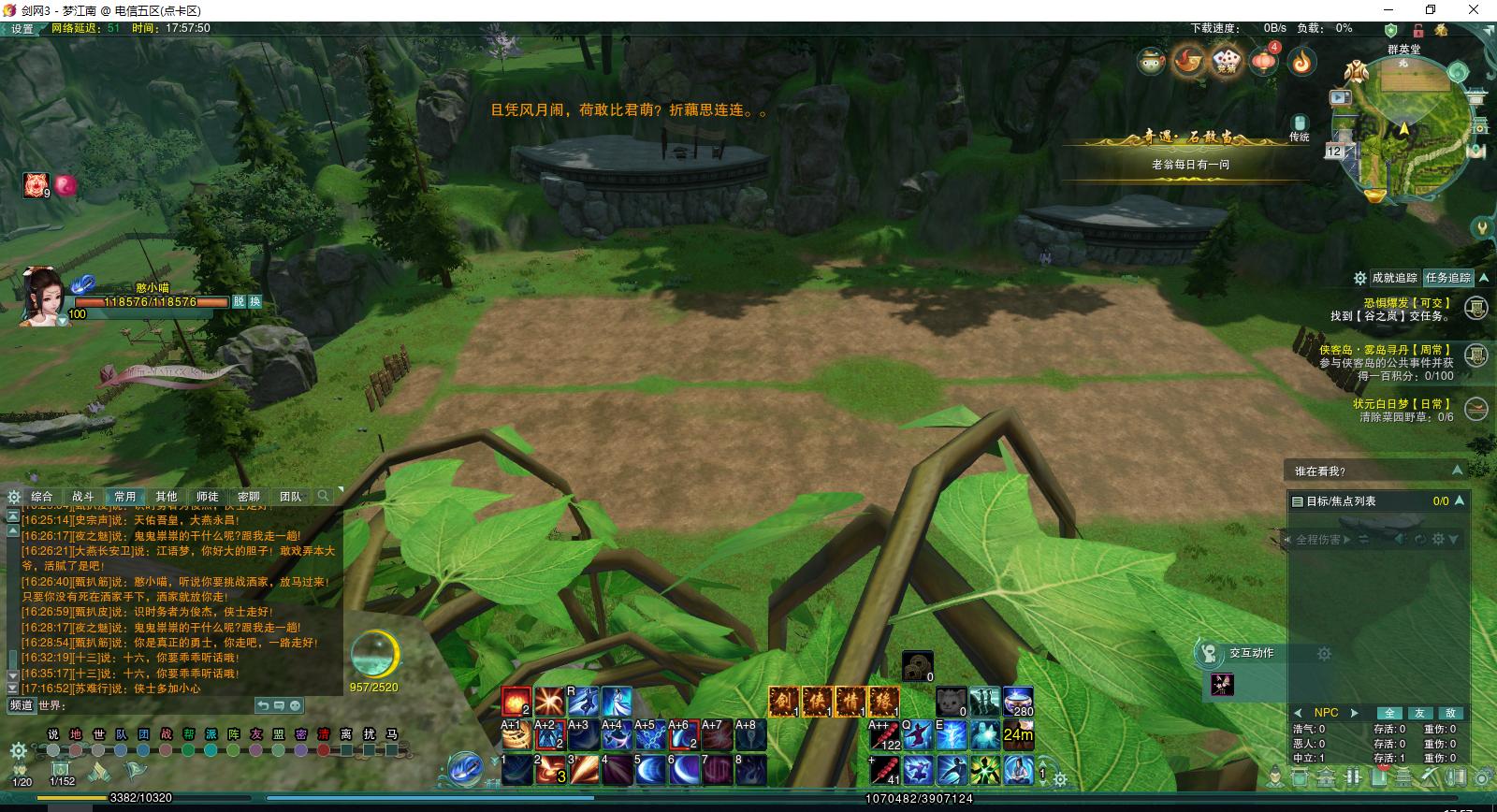
Task: Select the 任务追踪 quest tracking tab
Action: pos(1448,278)
